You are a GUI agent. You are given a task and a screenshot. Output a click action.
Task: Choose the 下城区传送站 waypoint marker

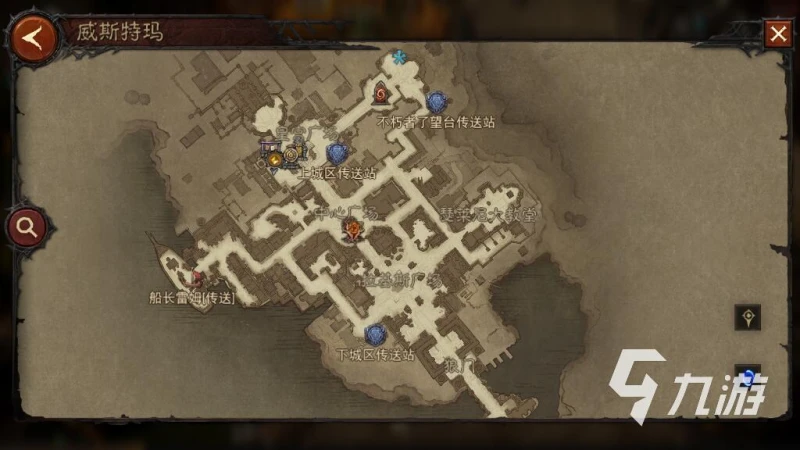[x=375, y=334]
